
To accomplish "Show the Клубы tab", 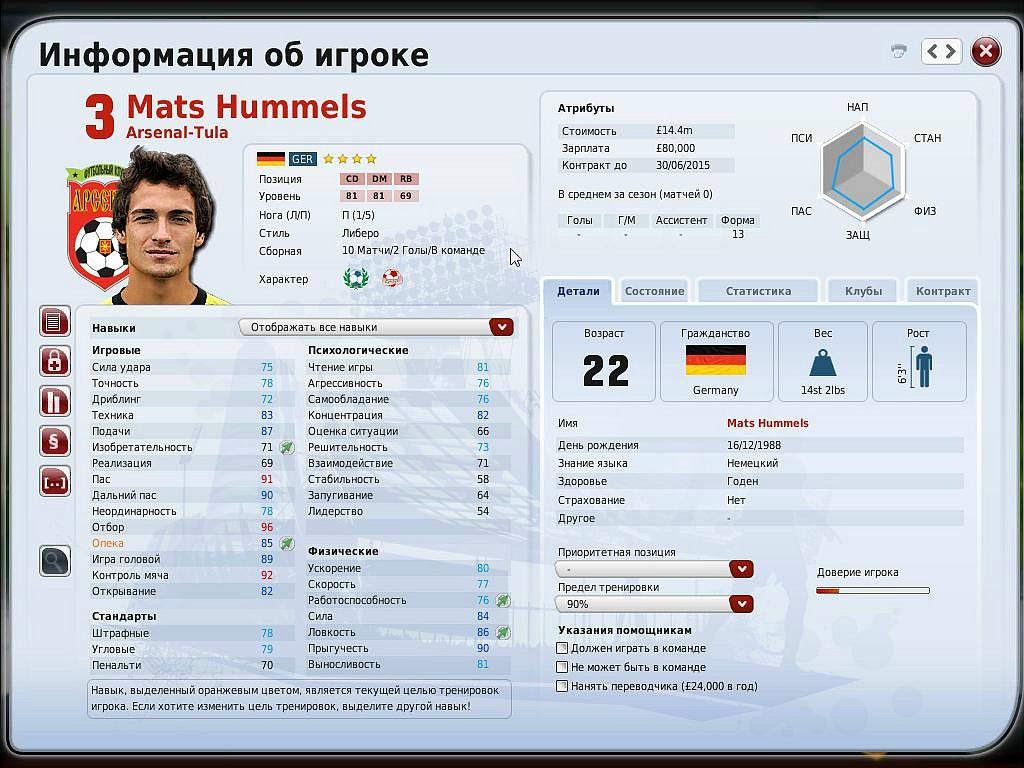I will click(863, 291).
